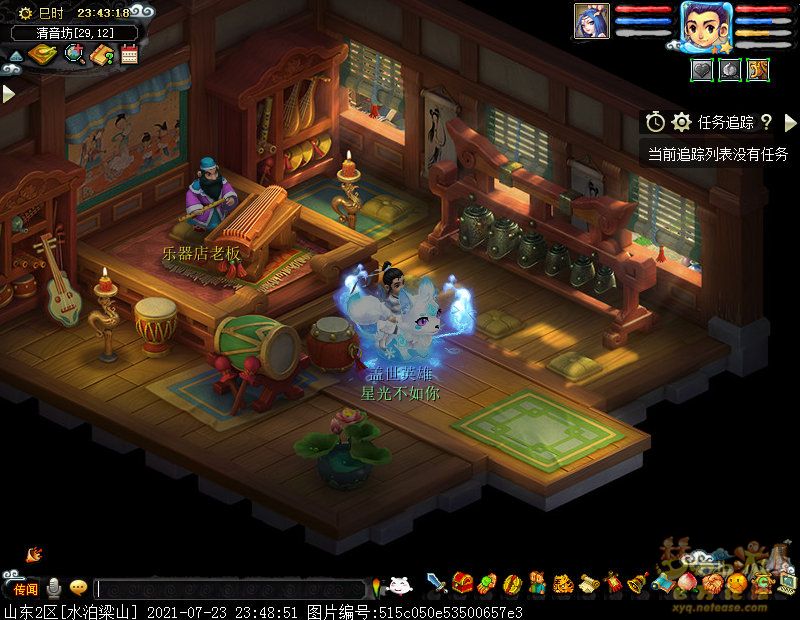Switch the 传闻 chat channel button
This screenshot has width=800, height=620.
[24, 588]
